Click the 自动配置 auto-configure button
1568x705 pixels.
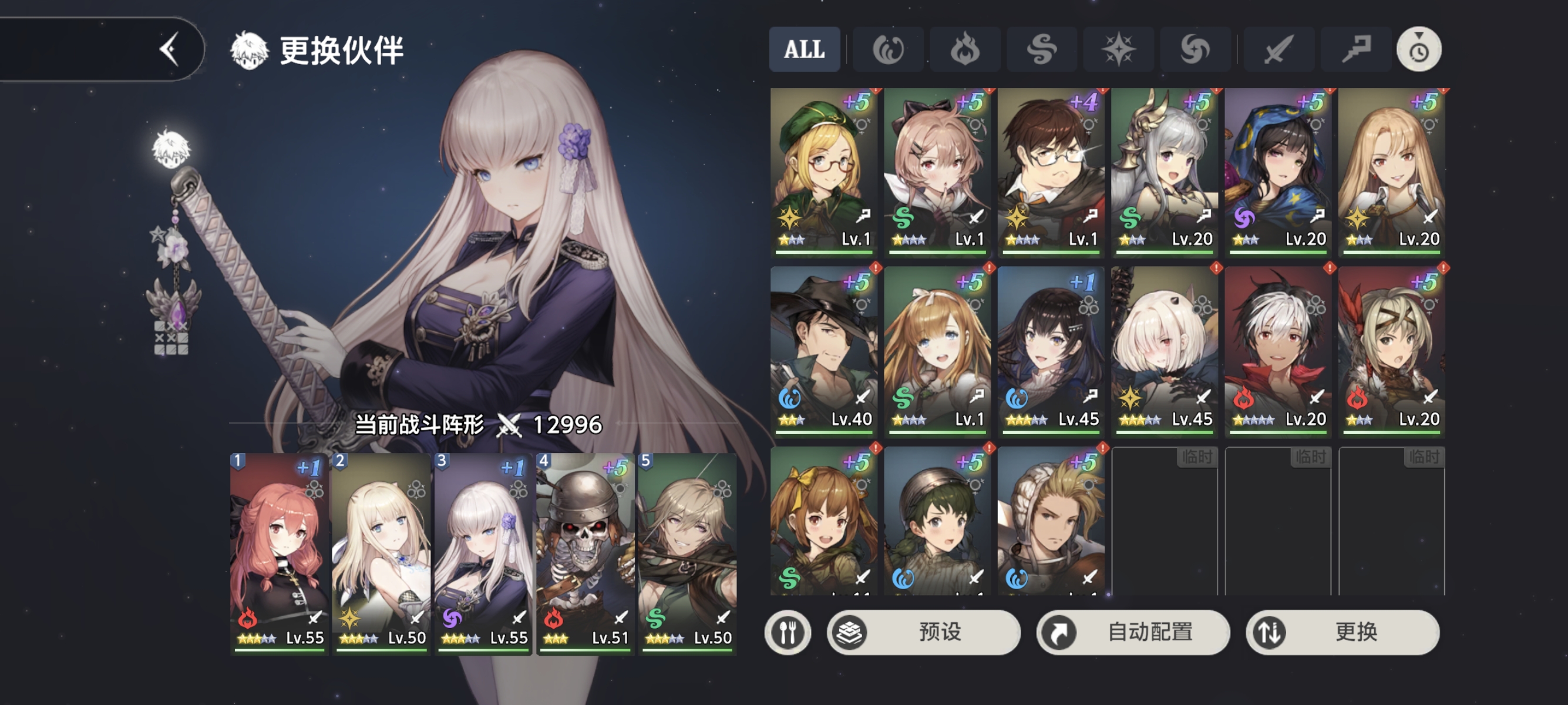pos(1133,633)
